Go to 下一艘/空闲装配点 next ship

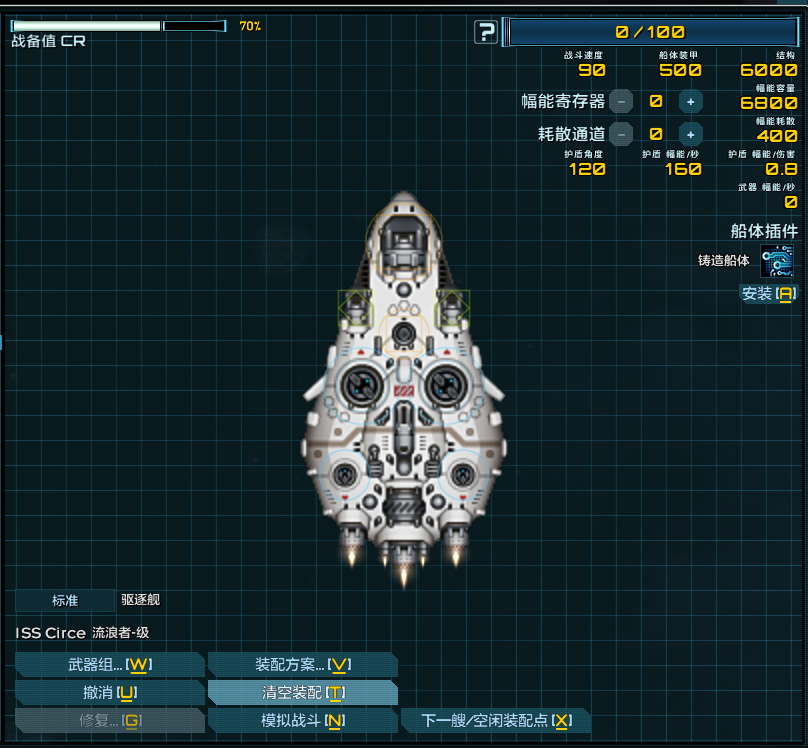point(495,720)
